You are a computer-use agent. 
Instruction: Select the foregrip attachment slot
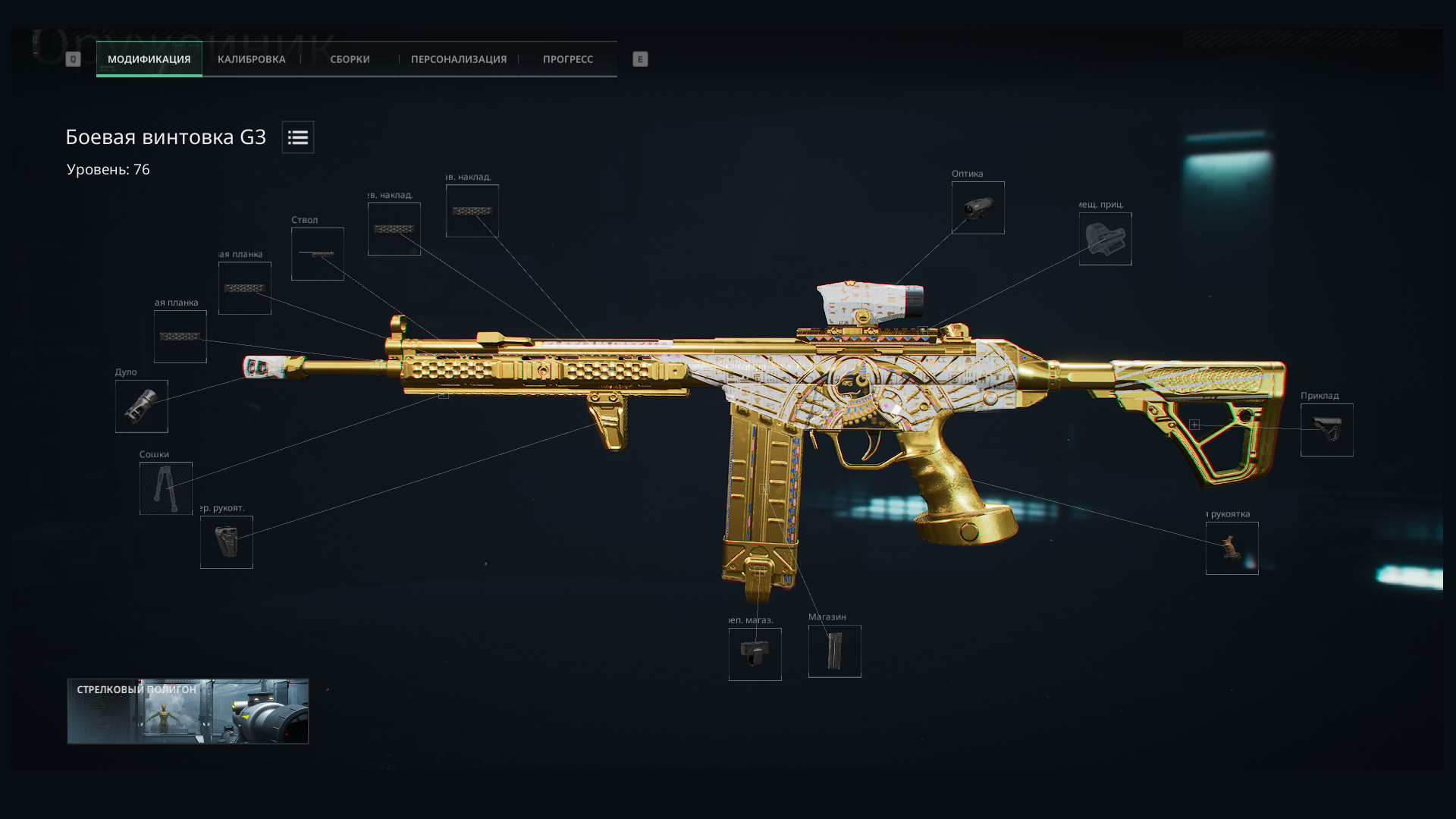click(227, 542)
